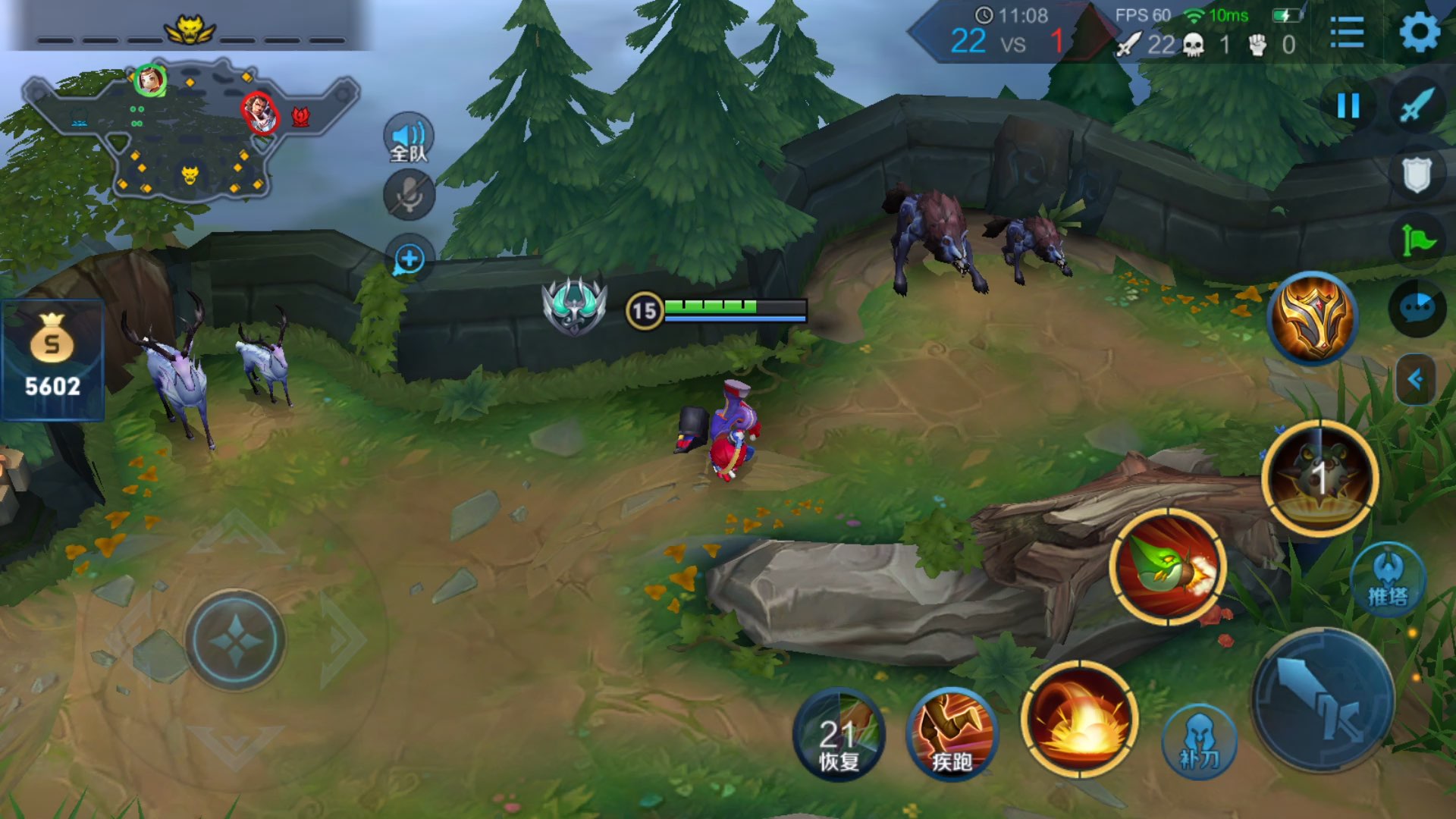Tap the sword attack signal button

(x=1417, y=105)
